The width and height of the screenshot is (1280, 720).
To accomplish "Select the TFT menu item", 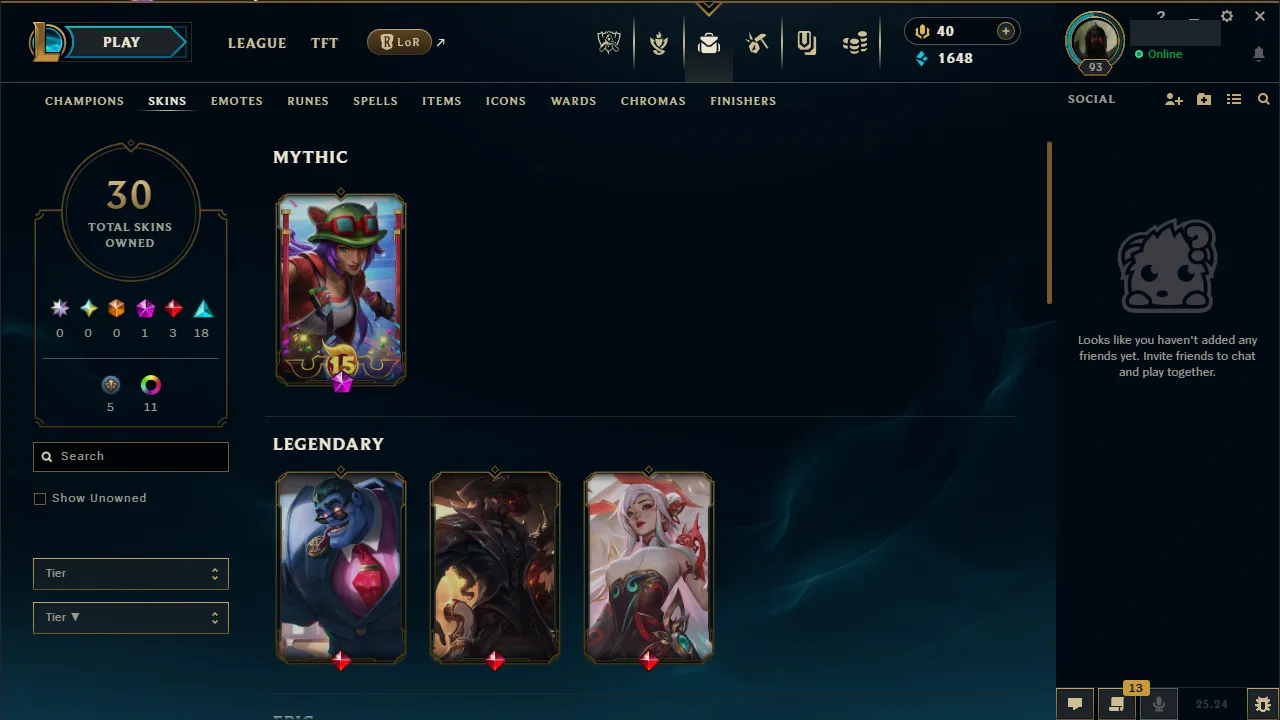I will point(324,43).
